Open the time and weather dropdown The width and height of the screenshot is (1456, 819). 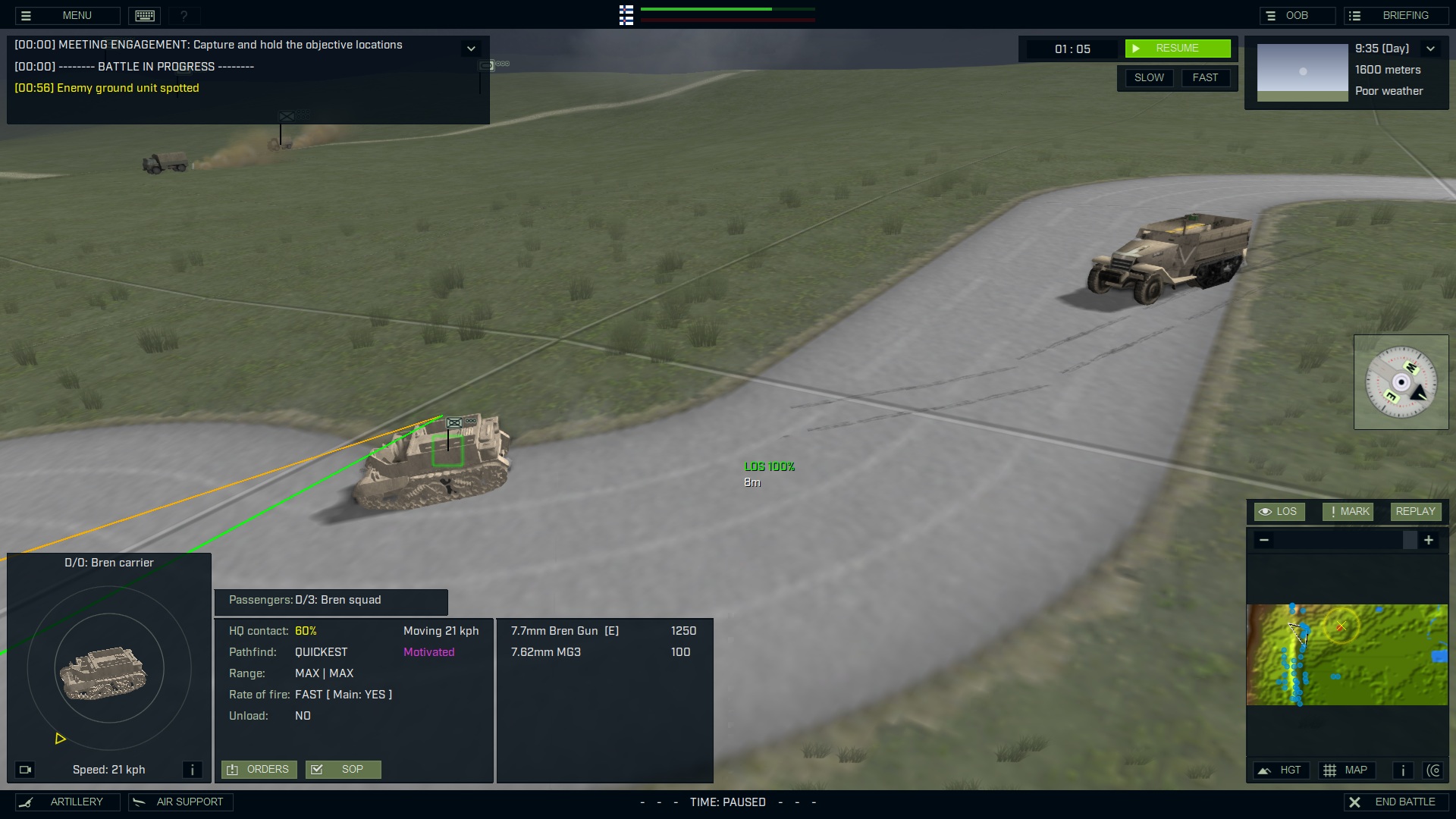click(1432, 48)
